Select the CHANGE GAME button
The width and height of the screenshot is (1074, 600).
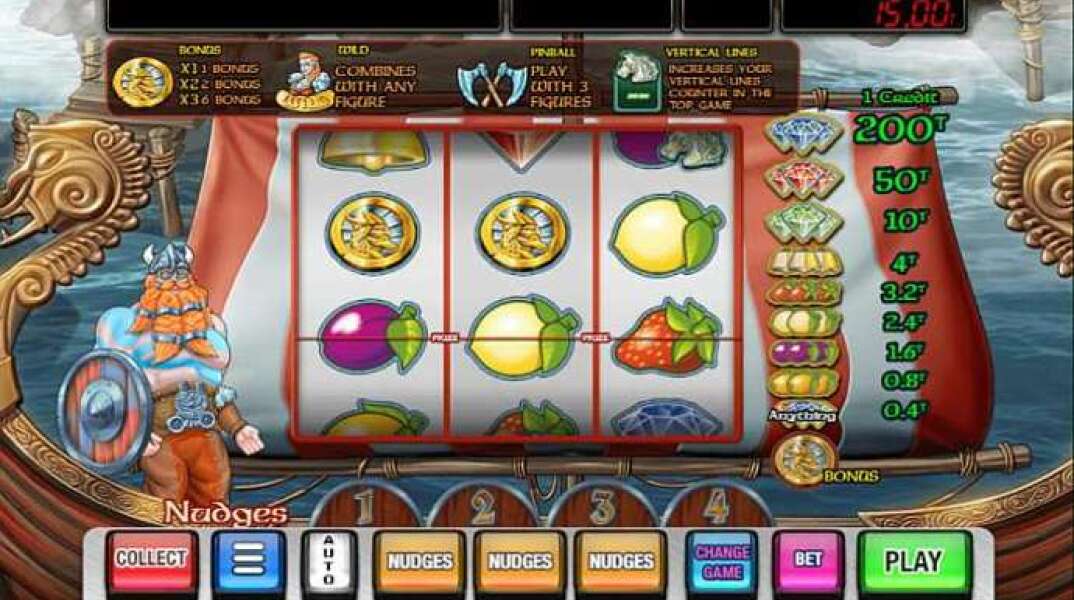pyautogui.click(x=722, y=561)
